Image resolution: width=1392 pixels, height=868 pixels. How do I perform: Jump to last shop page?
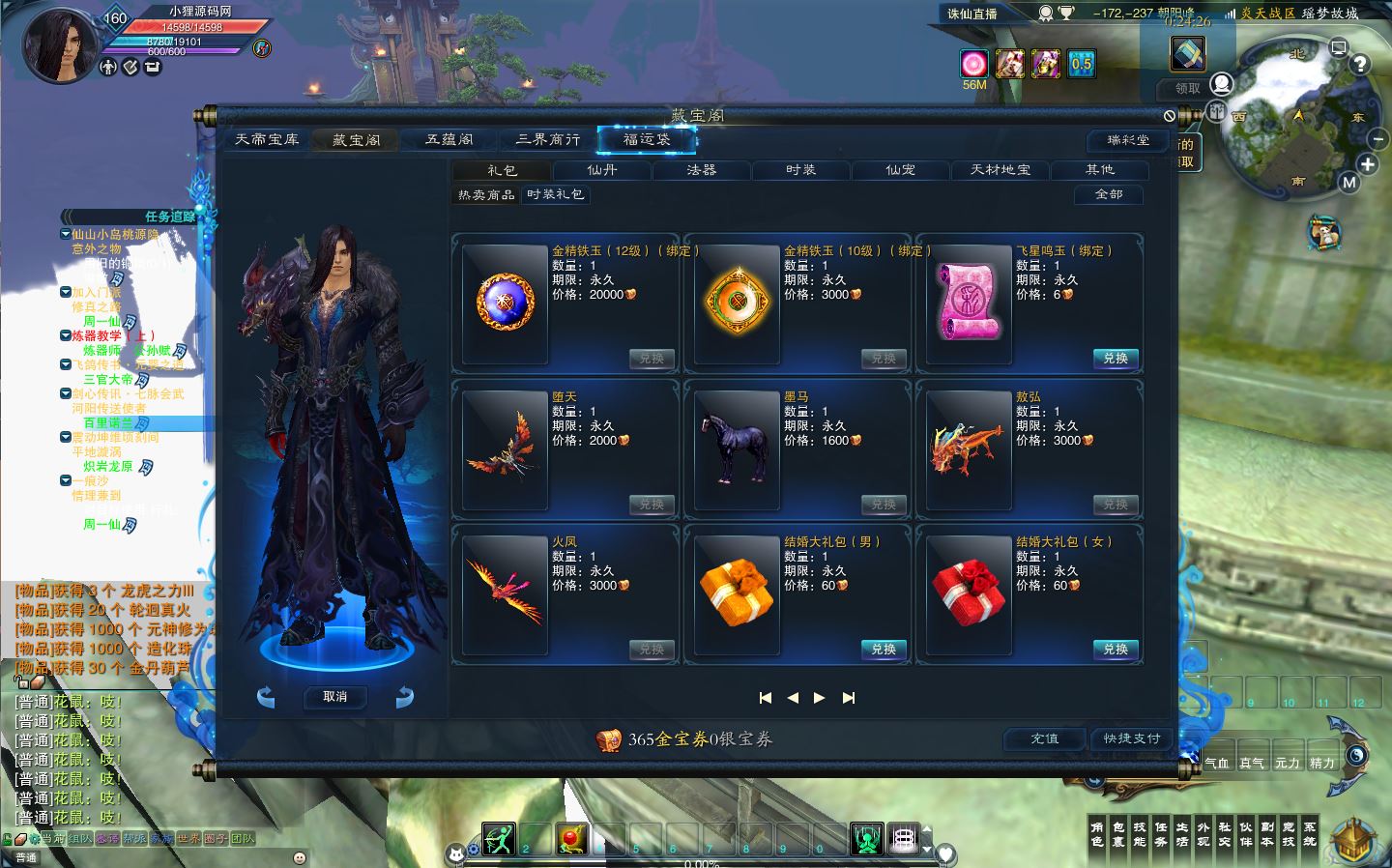point(849,698)
